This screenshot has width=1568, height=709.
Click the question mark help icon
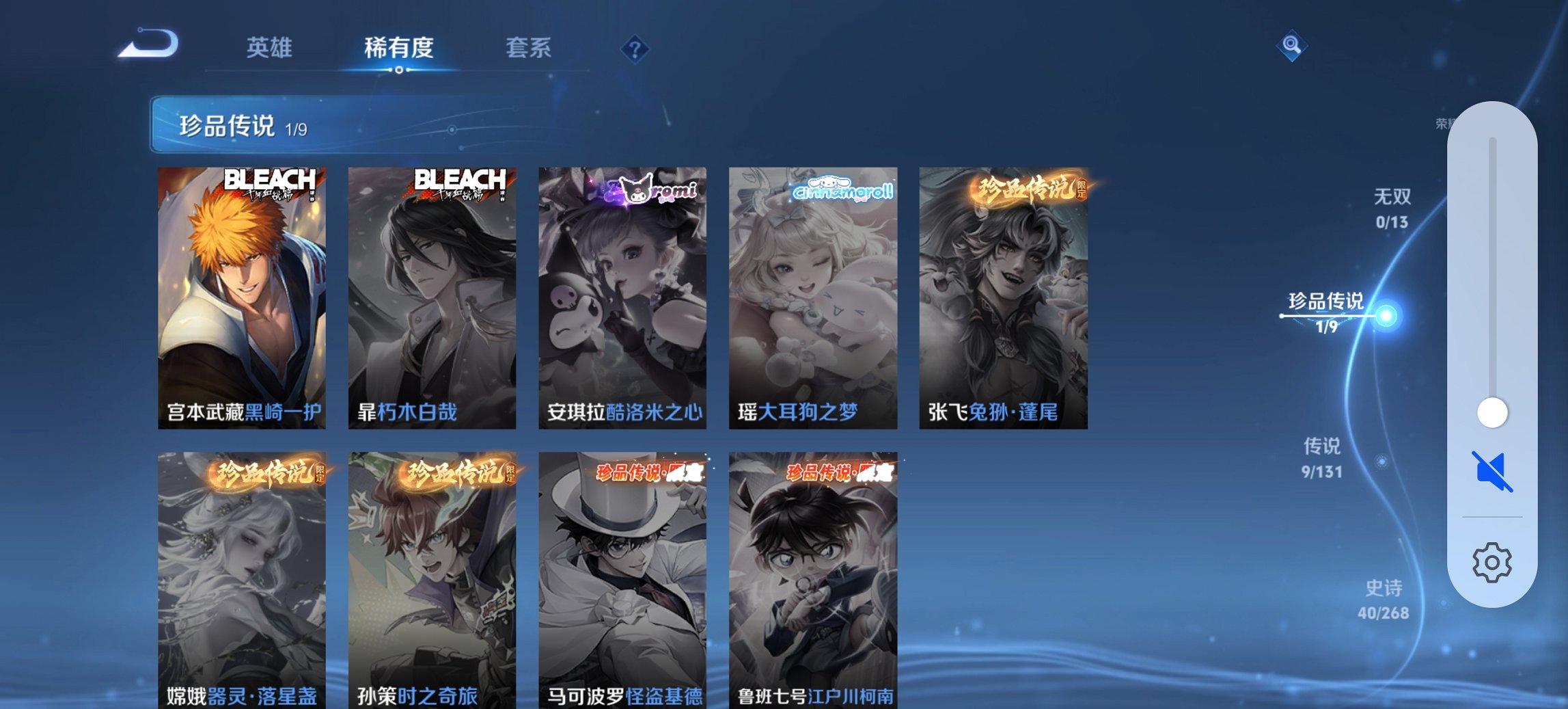635,49
